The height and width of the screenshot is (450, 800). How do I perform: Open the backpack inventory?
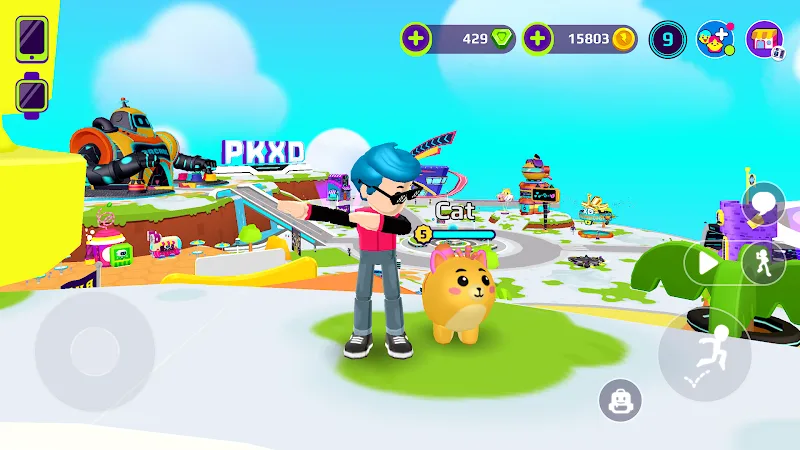pyautogui.click(x=619, y=401)
